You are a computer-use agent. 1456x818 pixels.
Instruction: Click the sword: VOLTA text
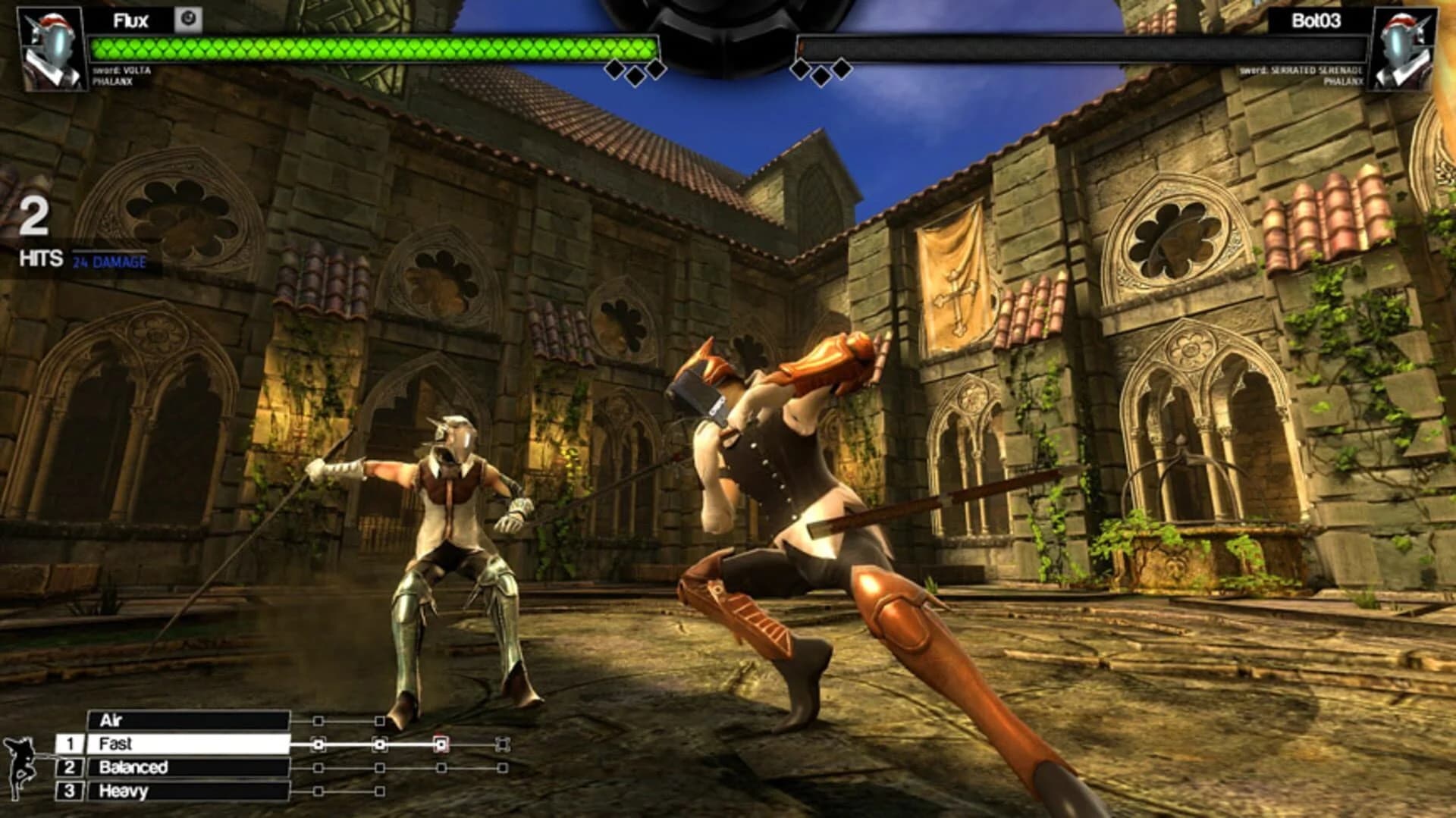(121, 71)
